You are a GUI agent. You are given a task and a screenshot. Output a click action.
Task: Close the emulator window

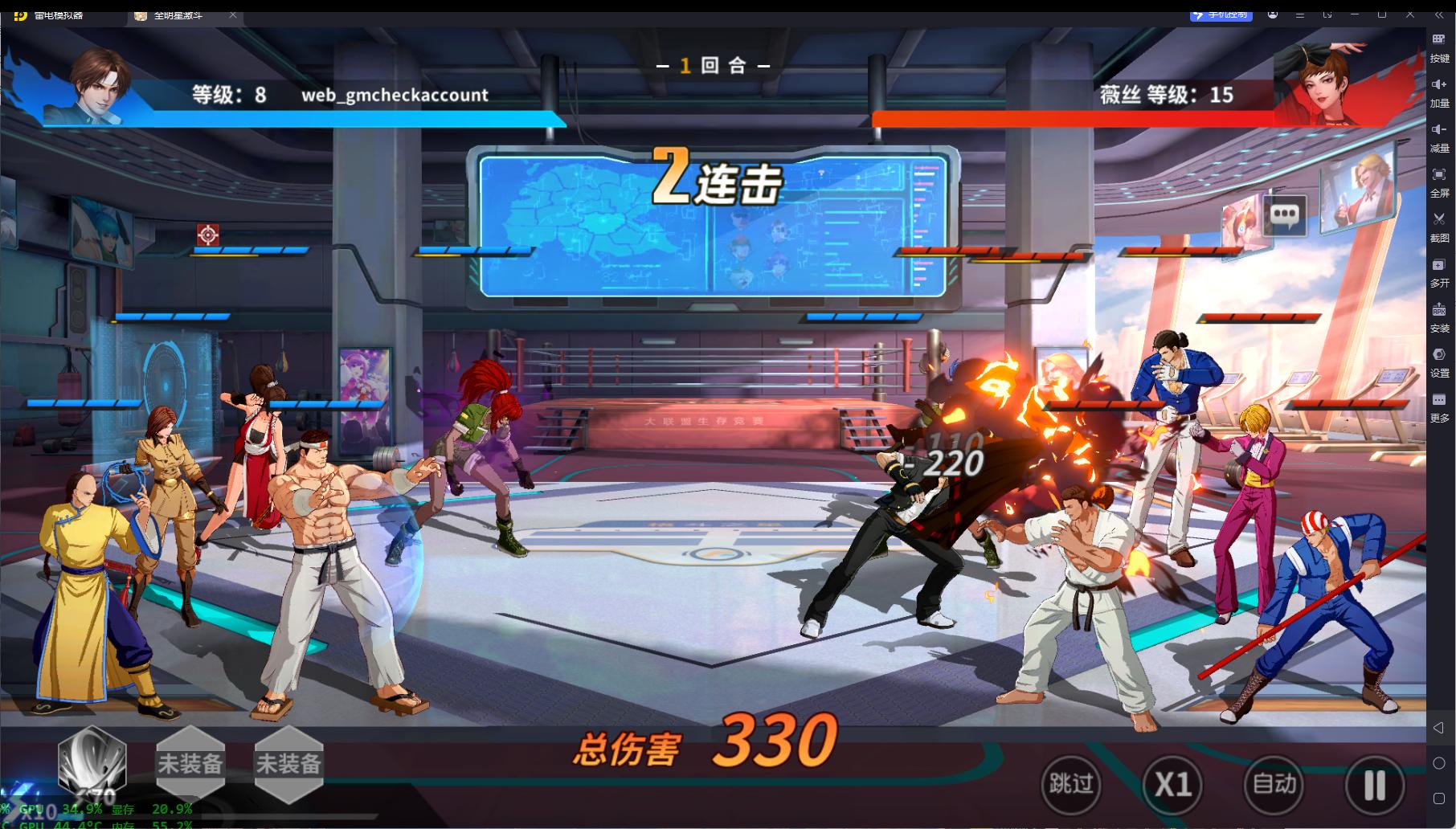point(1410,14)
